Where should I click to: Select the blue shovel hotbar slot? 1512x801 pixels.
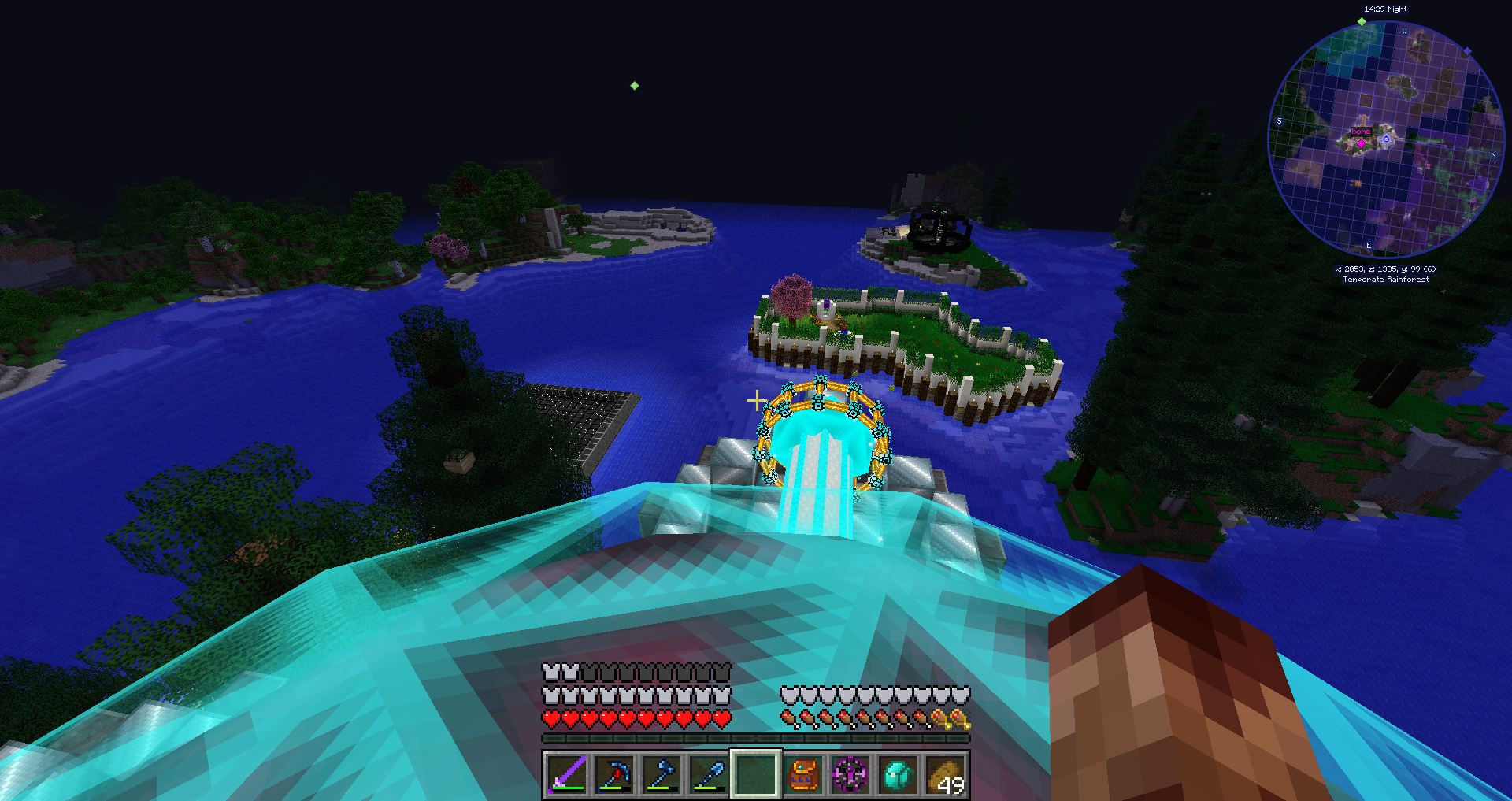pyautogui.click(x=709, y=774)
